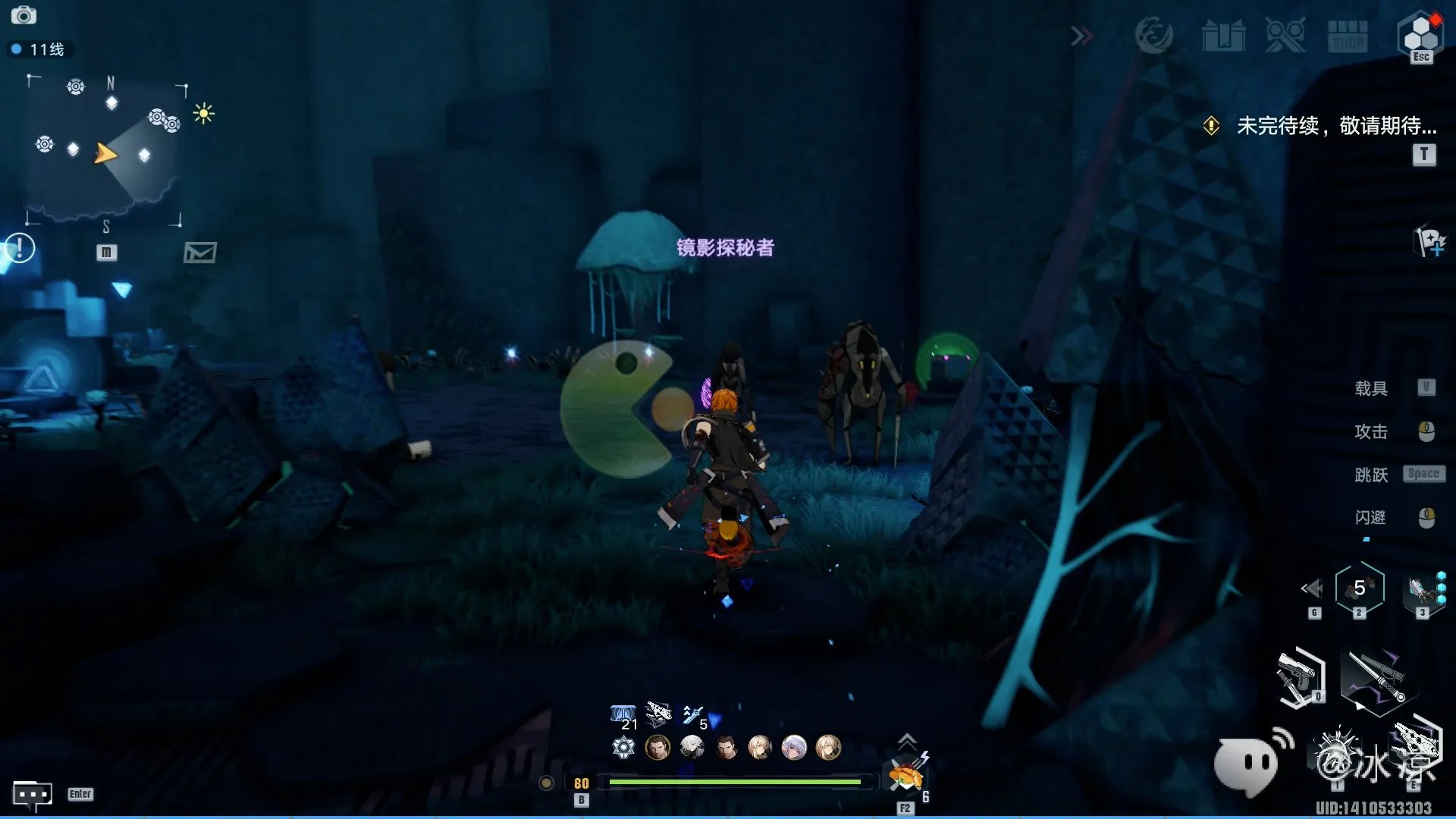Screen dimensions: 1456x819
Task: Select the 未完待续 quest tracker
Action: 1335,126
